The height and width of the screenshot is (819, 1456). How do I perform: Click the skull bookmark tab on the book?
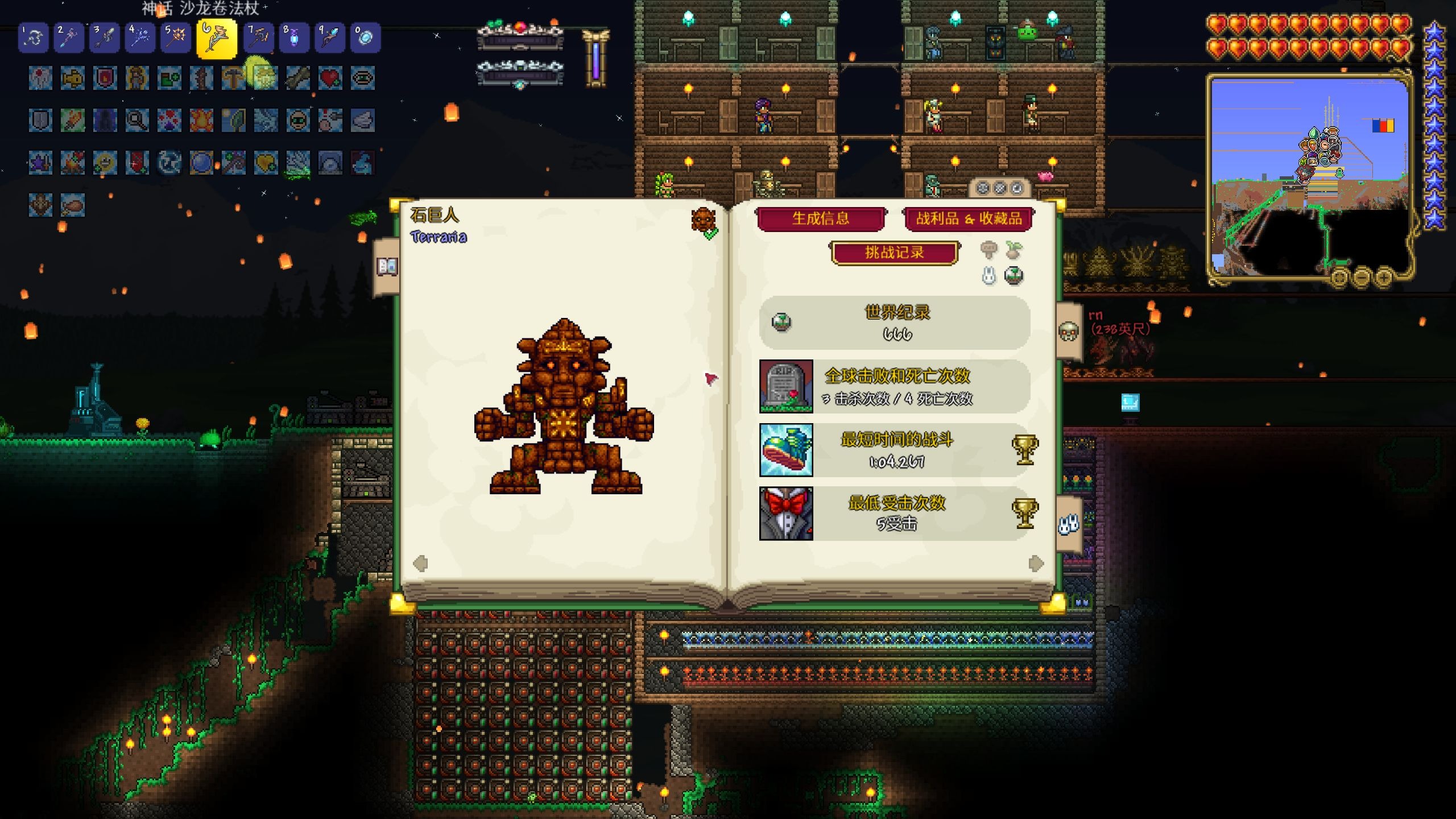click(1069, 331)
